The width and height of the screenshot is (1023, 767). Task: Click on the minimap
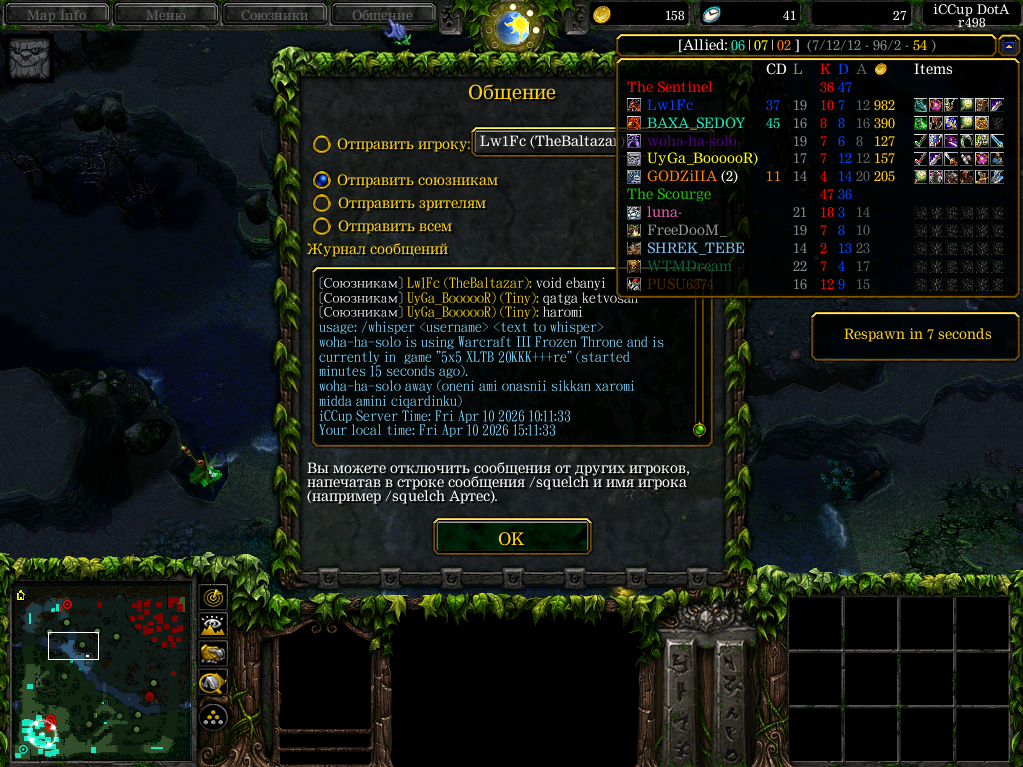(102, 672)
